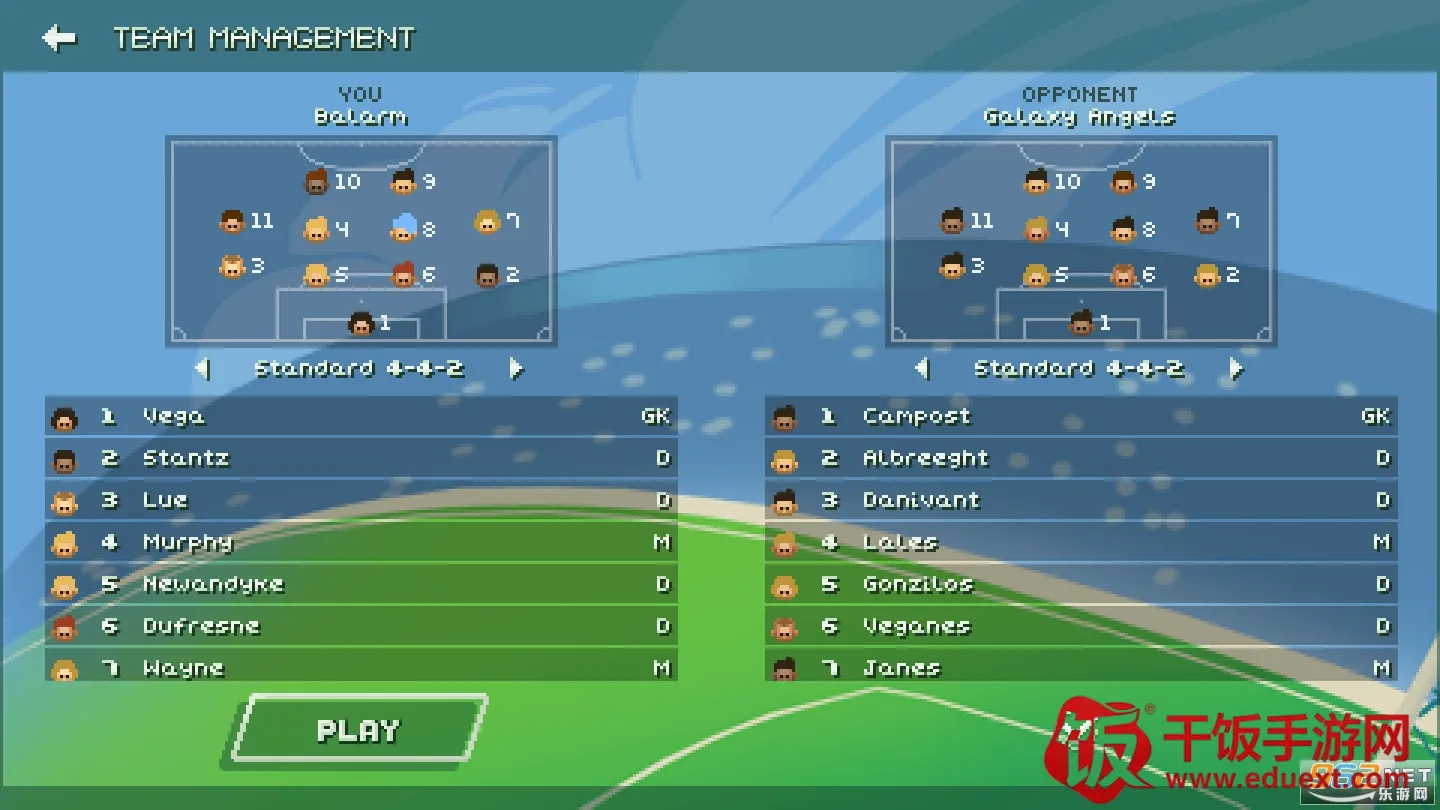Go back with the arrow button
Image resolution: width=1440 pixels, height=810 pixels.
click(59, 38)
